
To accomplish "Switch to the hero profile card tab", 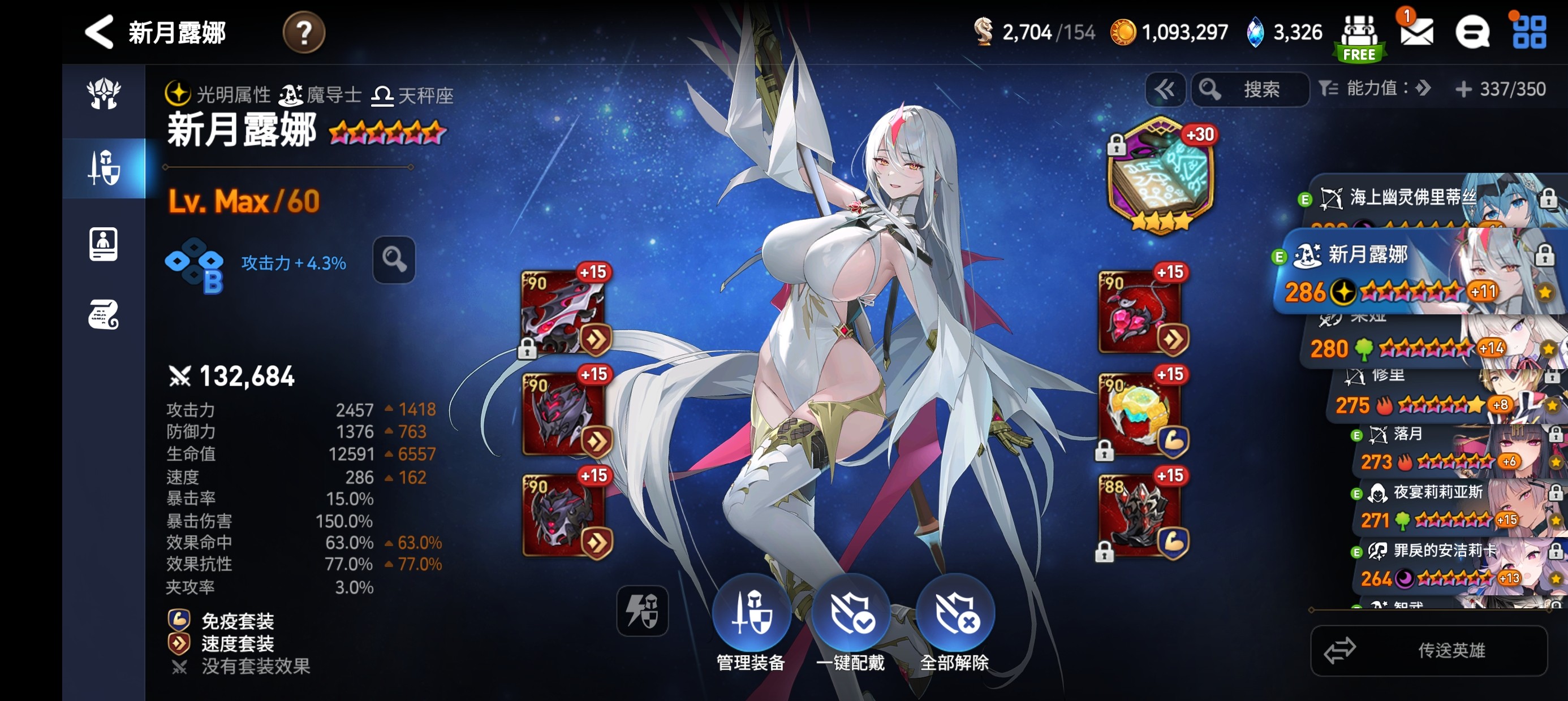I will (x=104, y=244).
